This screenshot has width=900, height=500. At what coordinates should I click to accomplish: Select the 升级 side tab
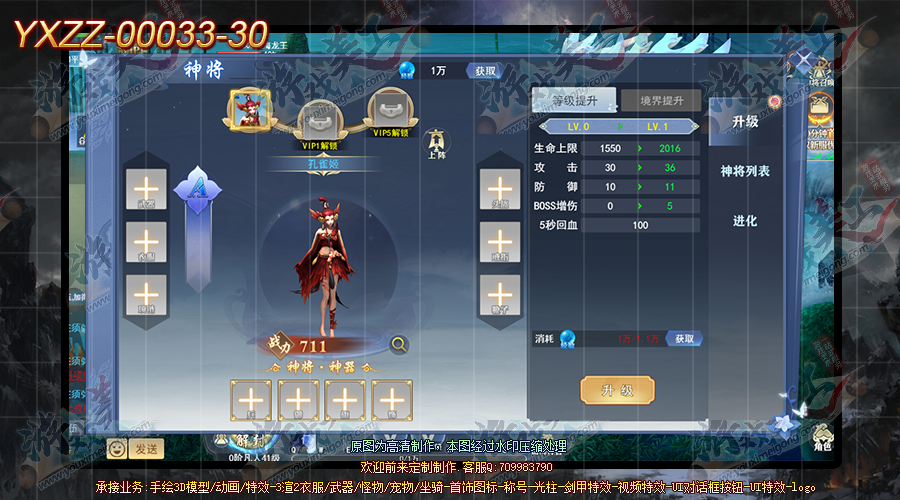745,122
